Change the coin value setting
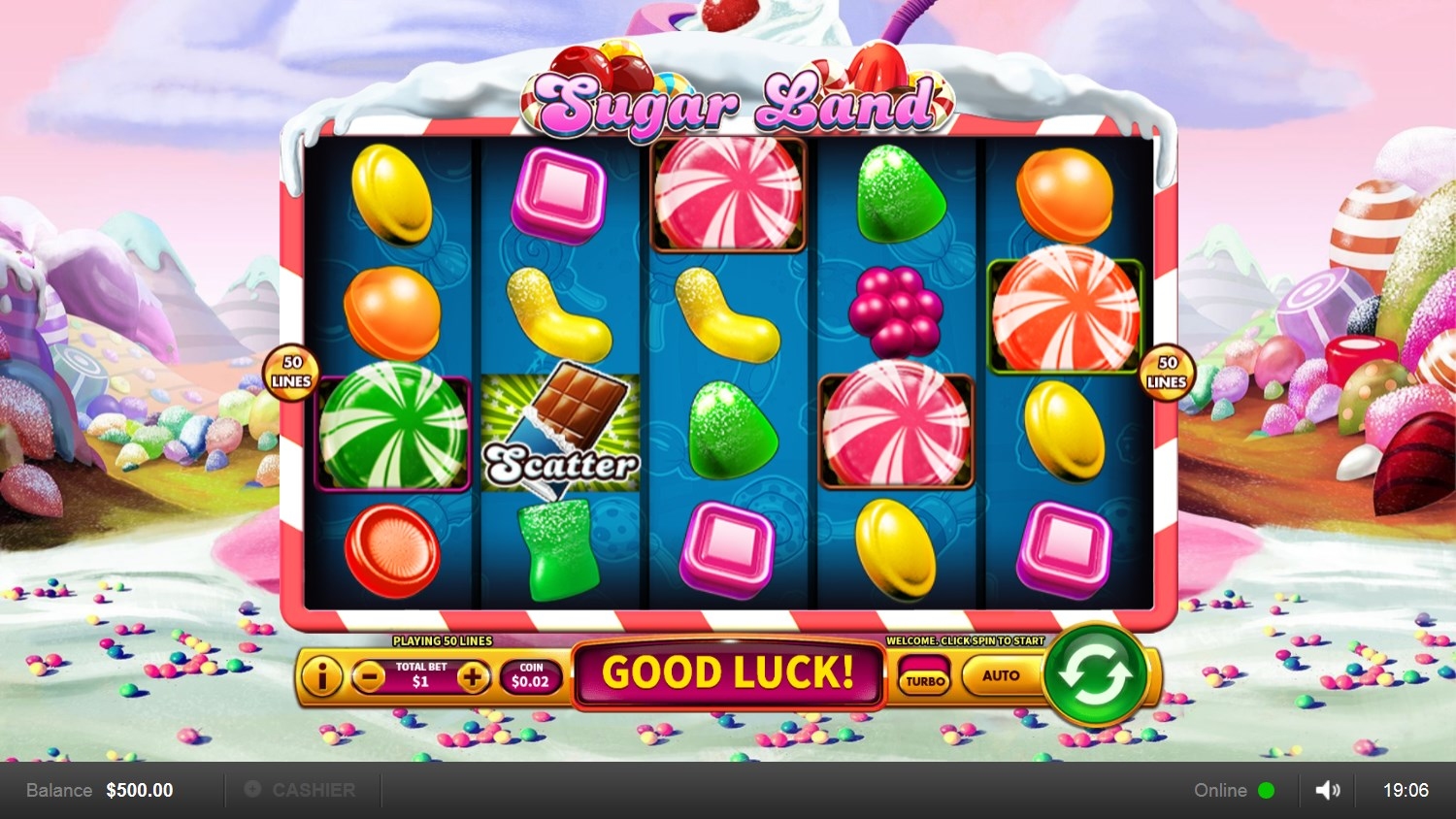This screenshot has width=1456, height=819. (x=530, y=675)
